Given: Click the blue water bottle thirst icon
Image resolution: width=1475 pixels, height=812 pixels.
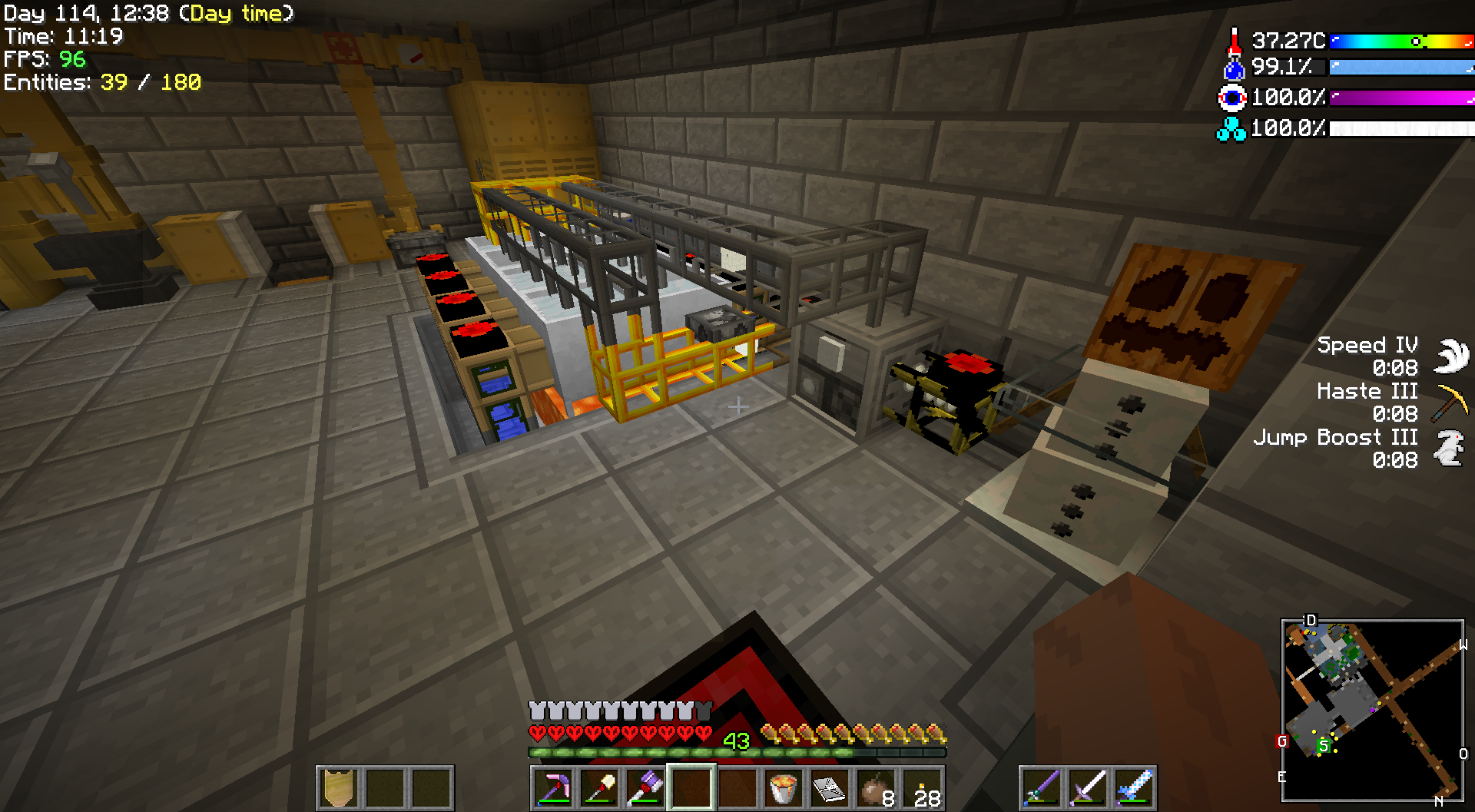Looking at the screenshot, I should 1234,68.
